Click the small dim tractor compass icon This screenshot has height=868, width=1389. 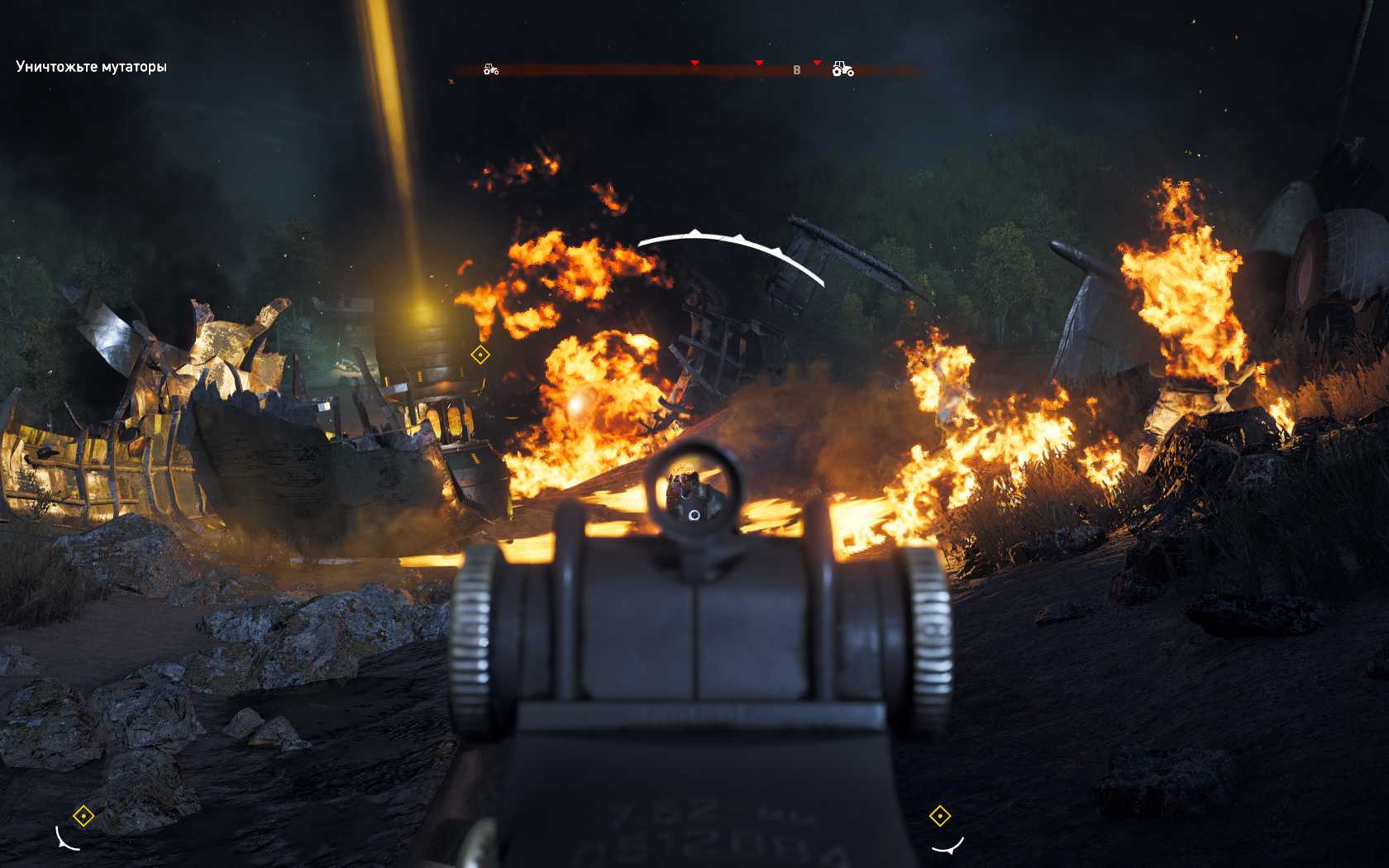pos(491,69)
